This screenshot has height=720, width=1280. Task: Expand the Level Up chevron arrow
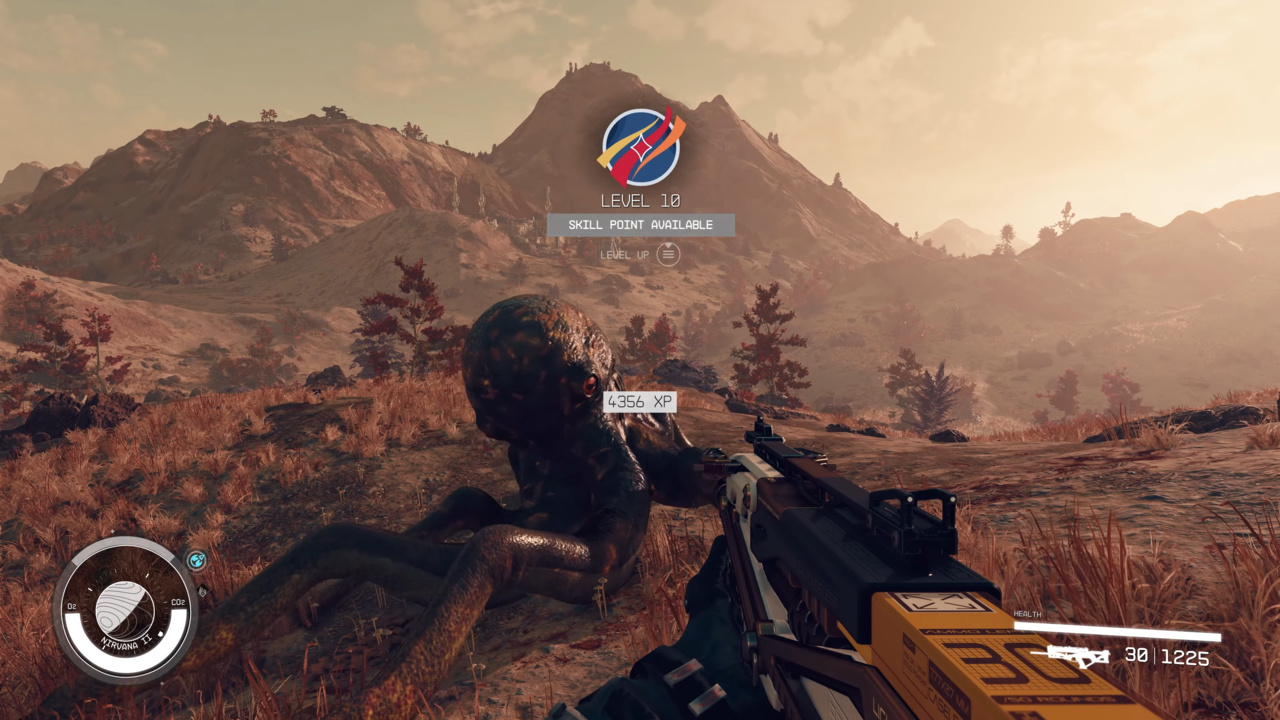668,244
